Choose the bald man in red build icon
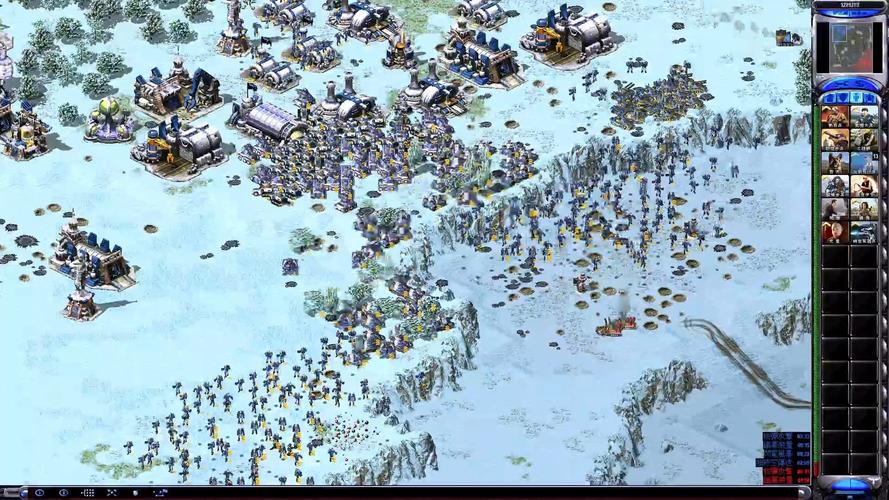The height and width of the screenshot is (500, 889). [835, 232]
